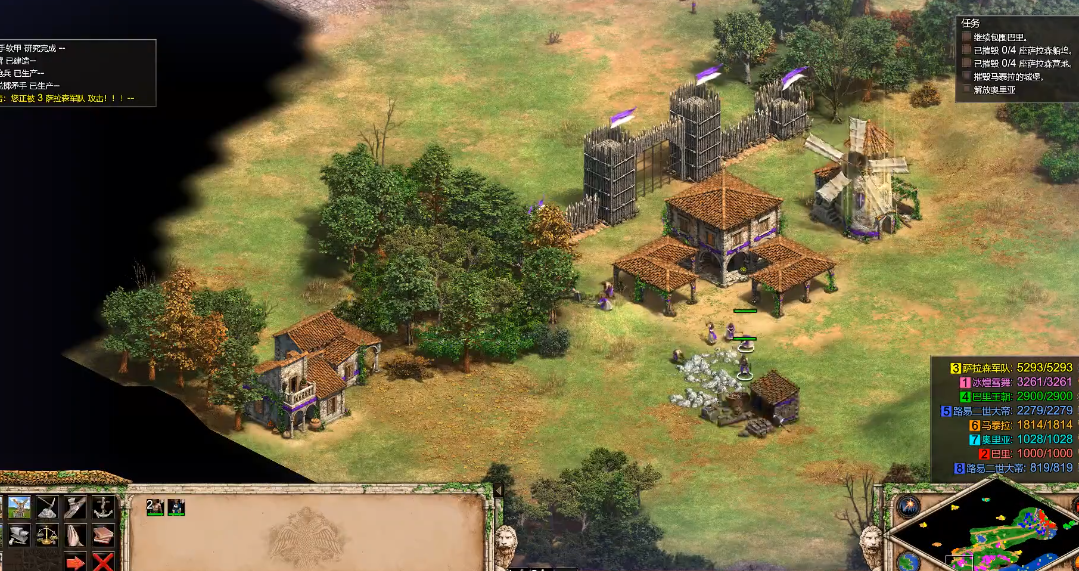Choose the Blacksmith anvil build icon
Viewport: 1079px width, 571px height.
click(19, 535)
